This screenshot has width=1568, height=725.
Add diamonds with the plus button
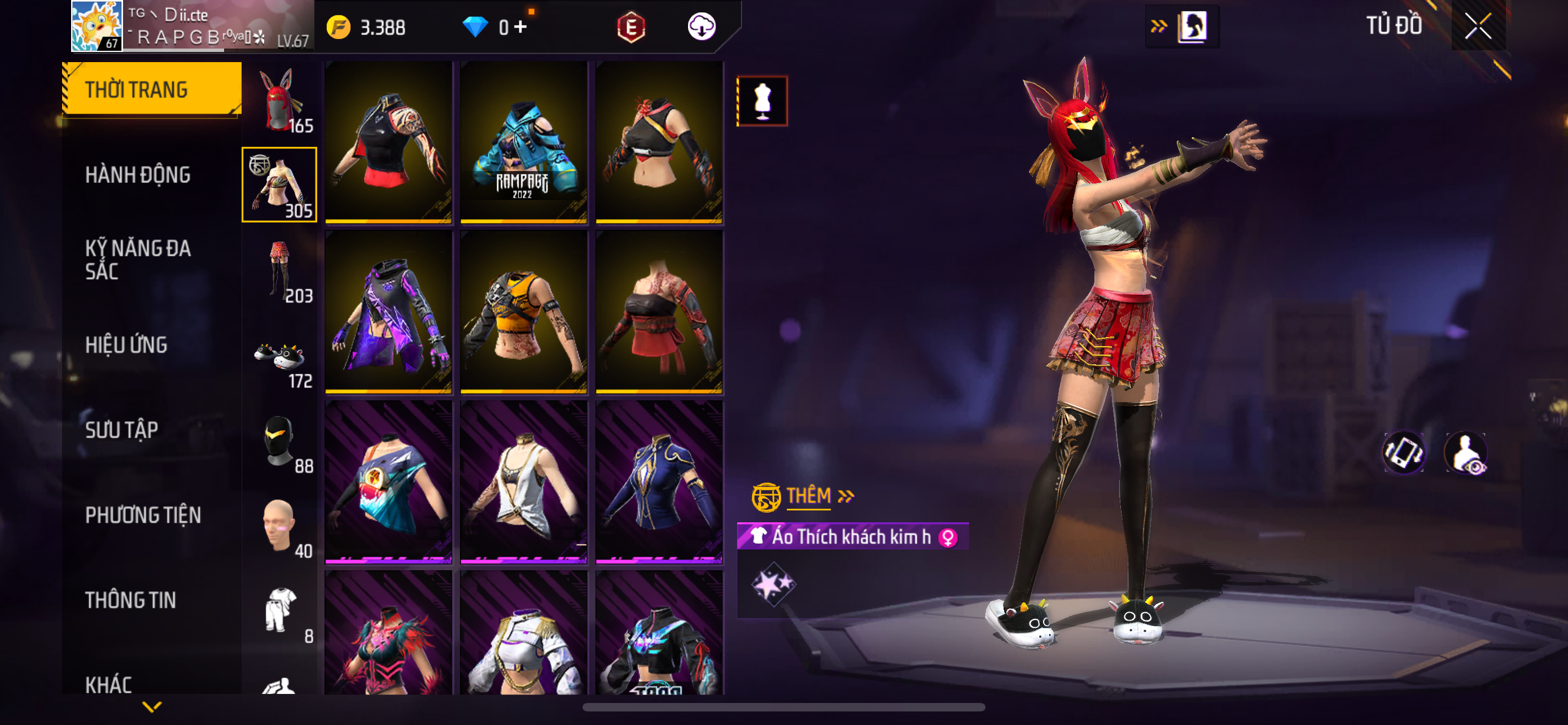pos(520,26)
